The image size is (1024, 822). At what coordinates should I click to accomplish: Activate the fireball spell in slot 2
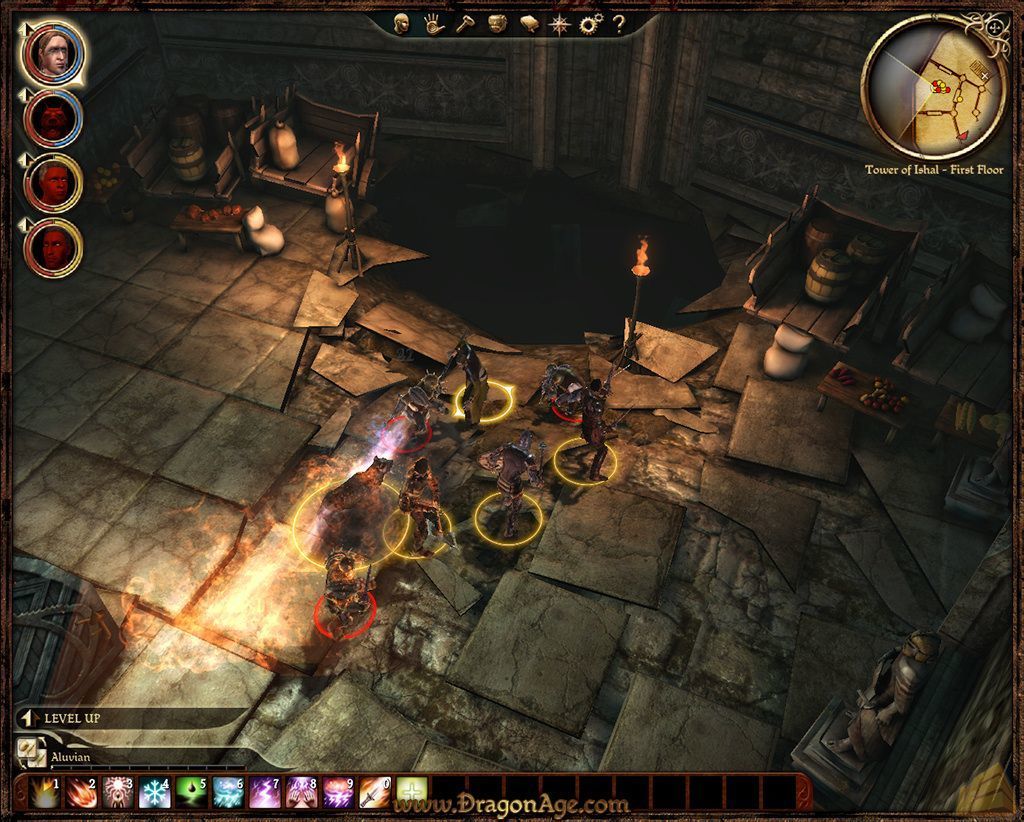pos(79,793)
